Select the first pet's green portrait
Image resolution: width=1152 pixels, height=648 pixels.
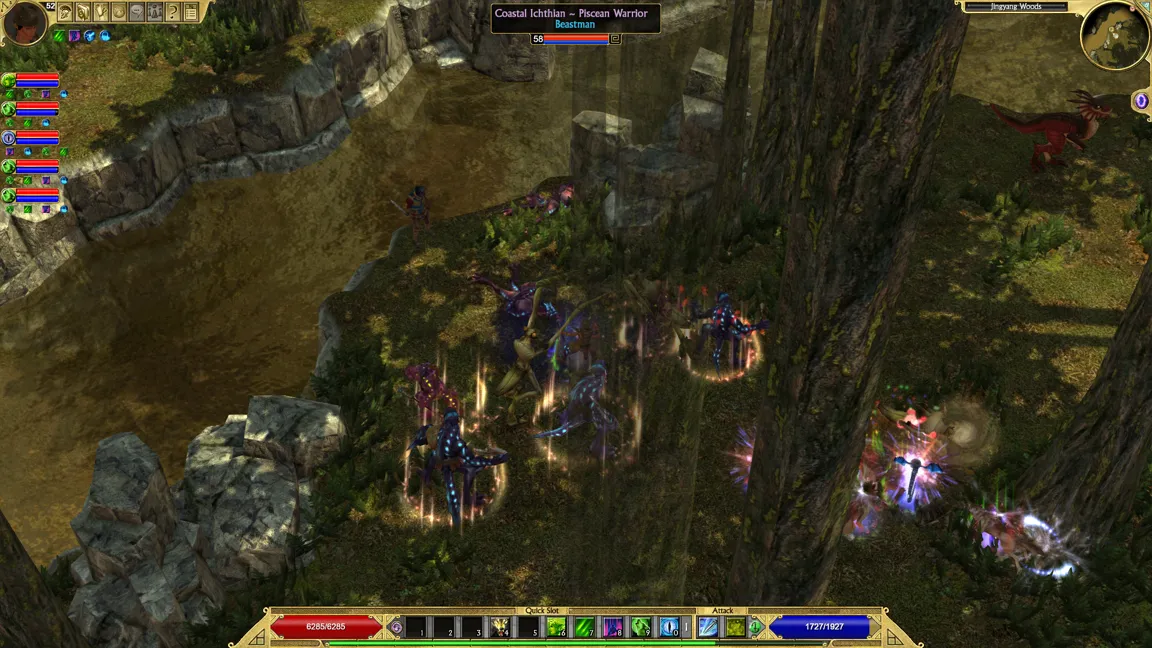coord(8,80)
